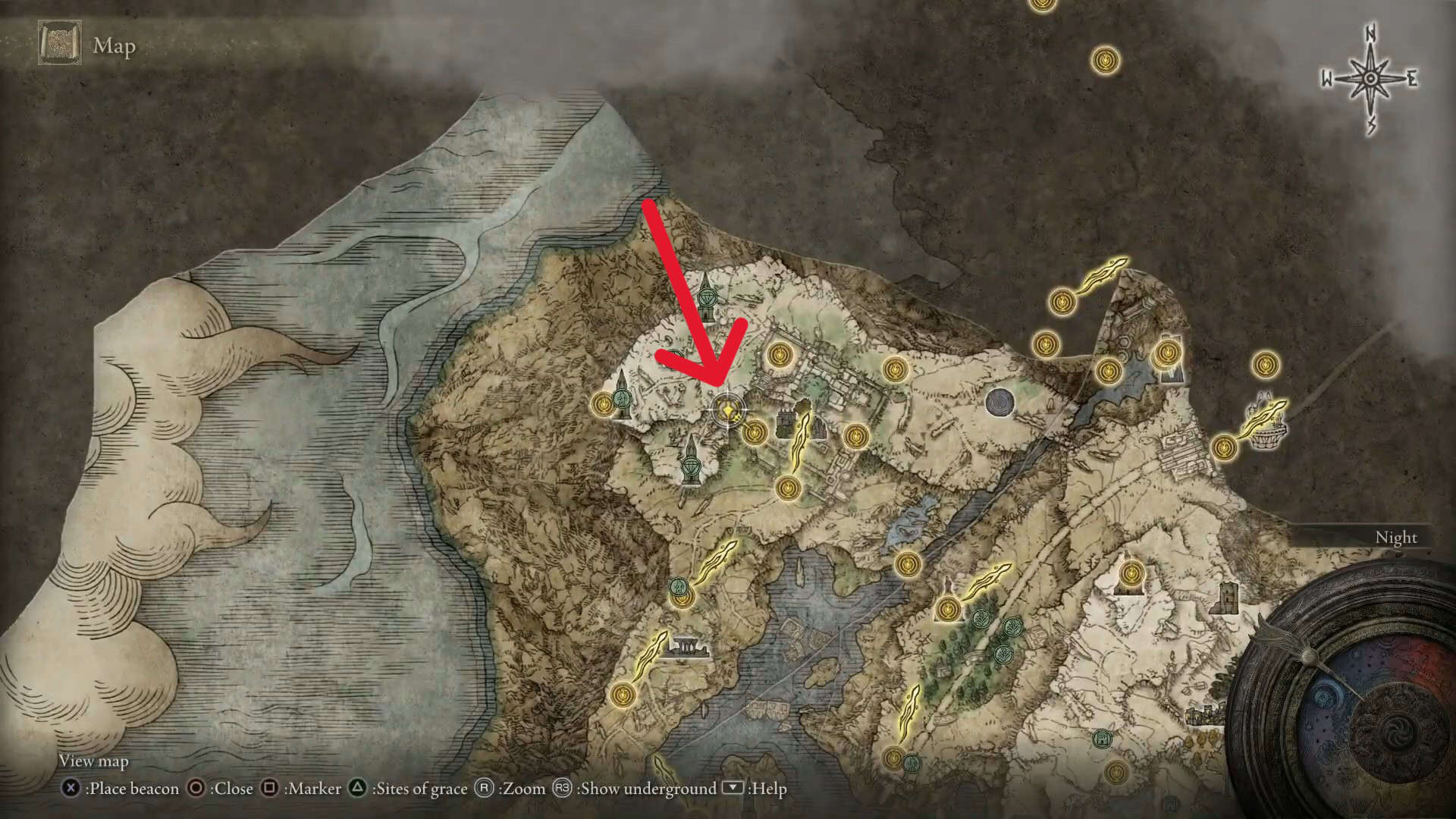
Task: Click the map fragment icon beside the Map title
Action: tap(59, 47)
